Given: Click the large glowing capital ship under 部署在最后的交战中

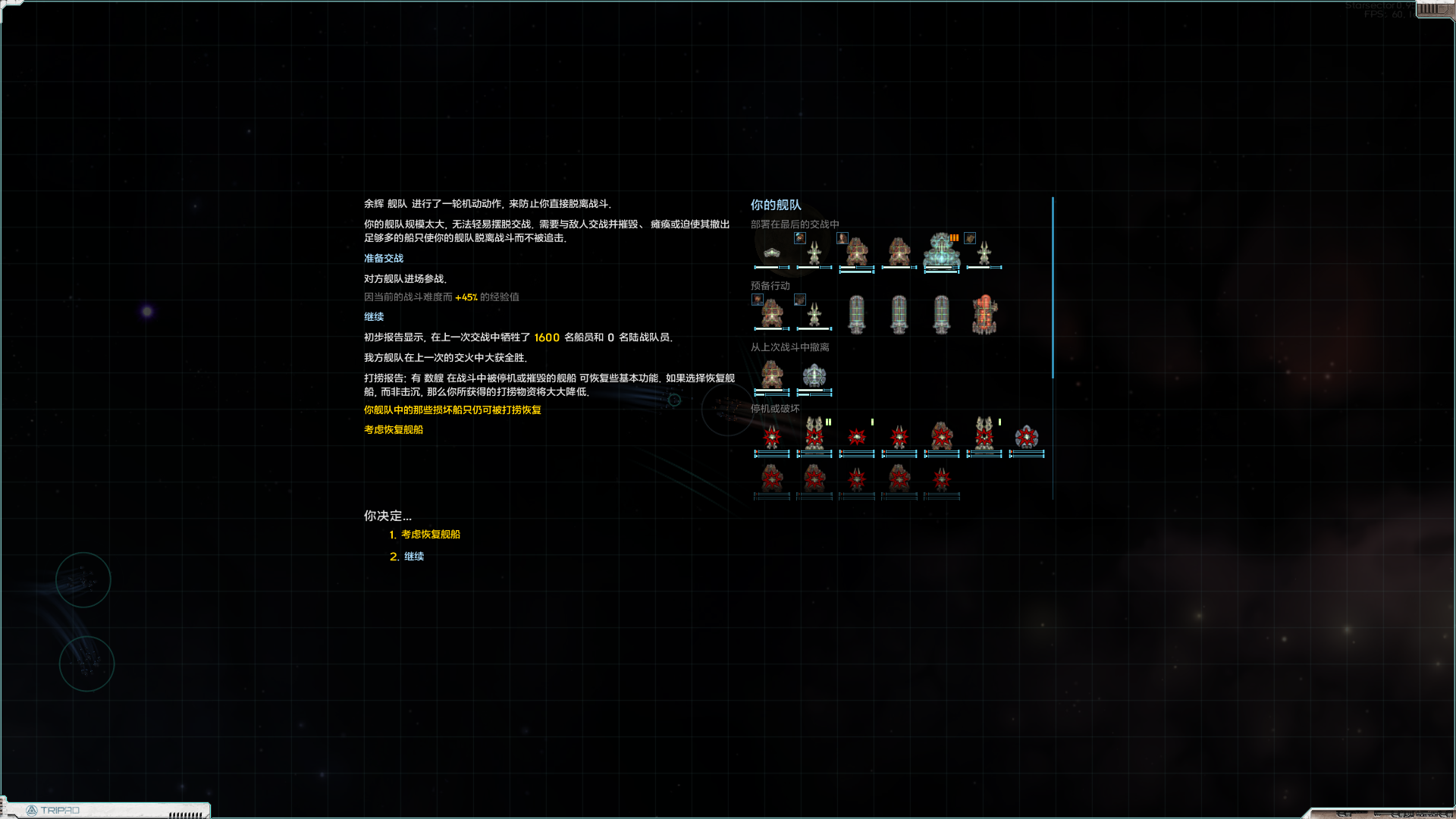Looking at the screenshot, I should click(940, 252).
